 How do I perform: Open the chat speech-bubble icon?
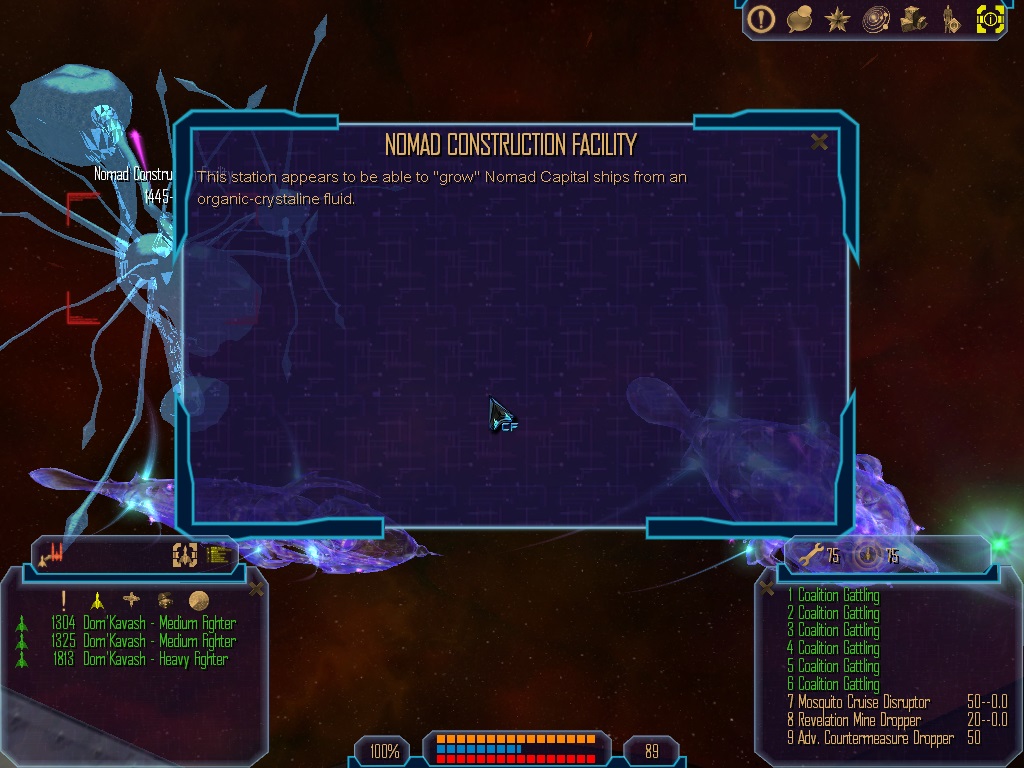pos(799,19)
